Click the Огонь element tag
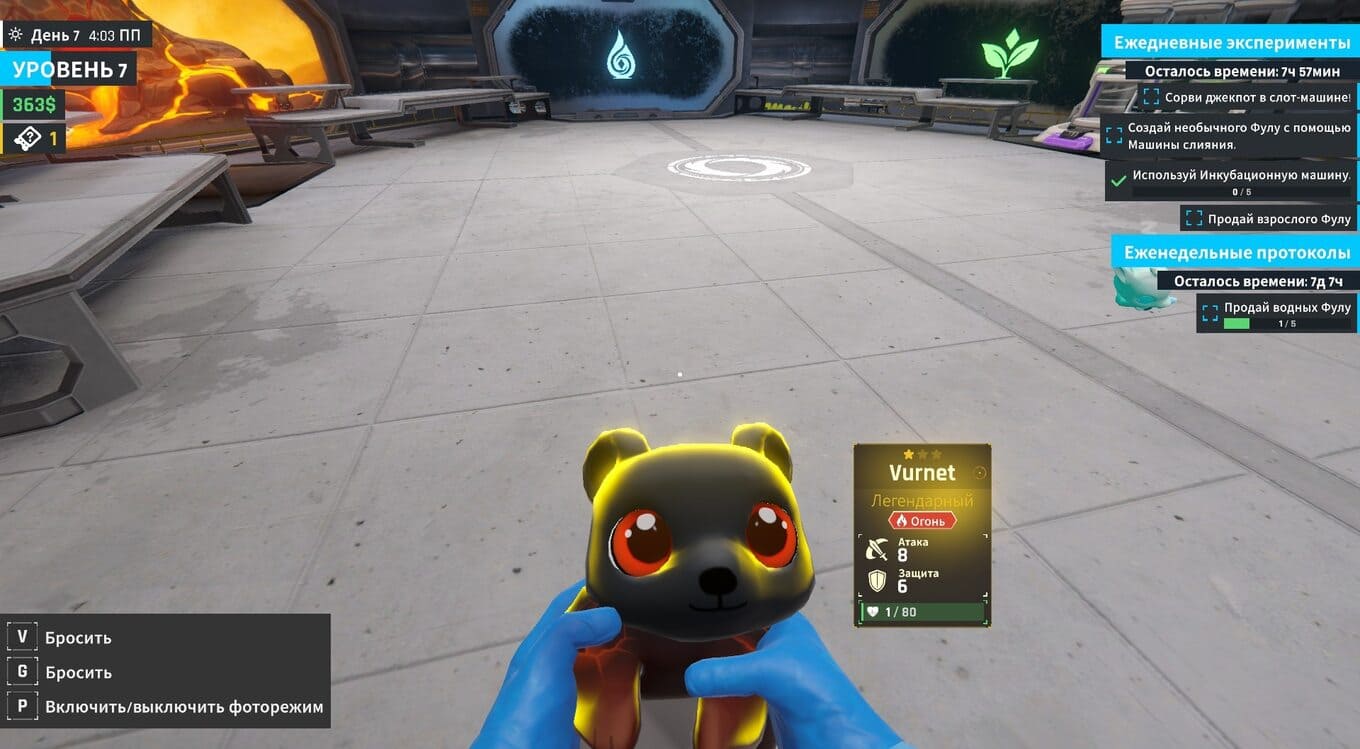 coord(922,521)
